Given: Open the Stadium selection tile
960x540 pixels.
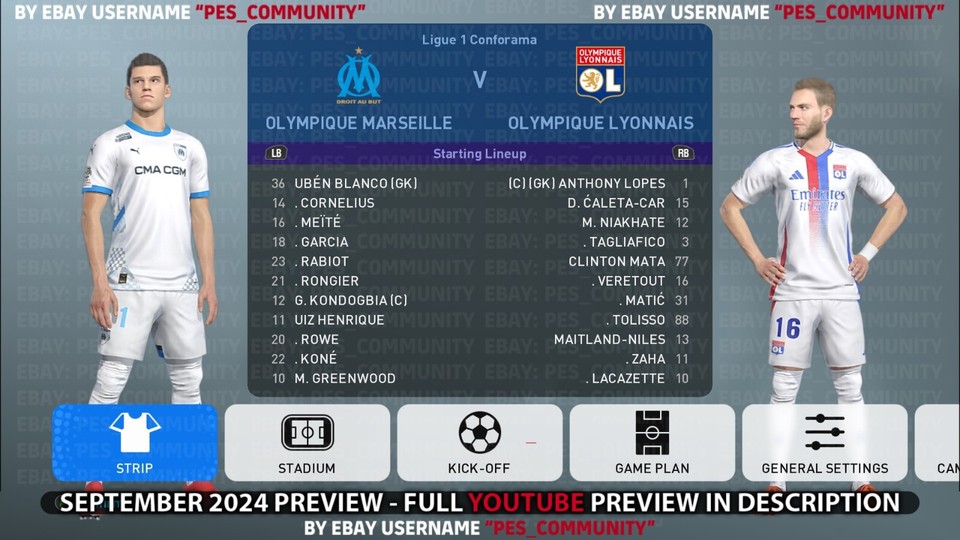Looking at the screenshot, I should tap(307, 442).
